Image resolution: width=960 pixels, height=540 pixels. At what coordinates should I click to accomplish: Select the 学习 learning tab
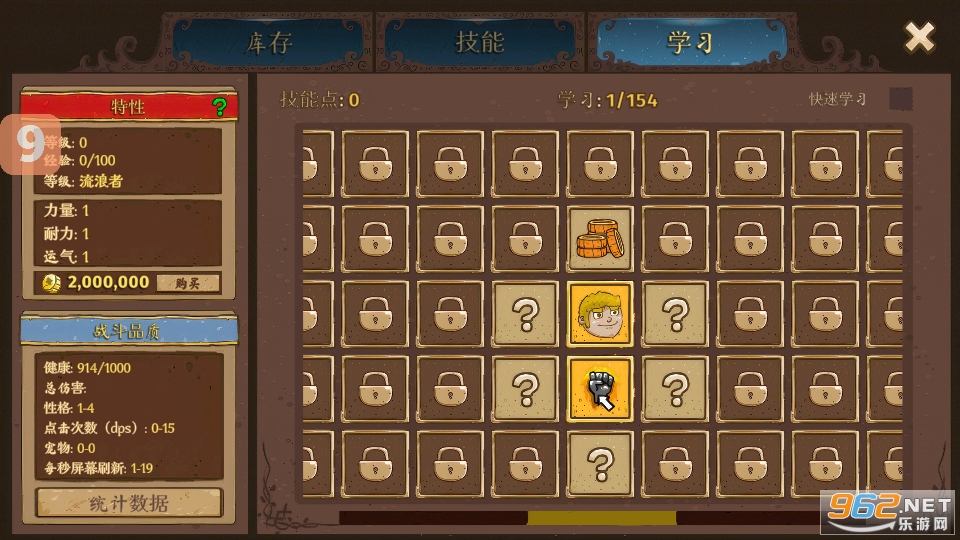point(689,43)
